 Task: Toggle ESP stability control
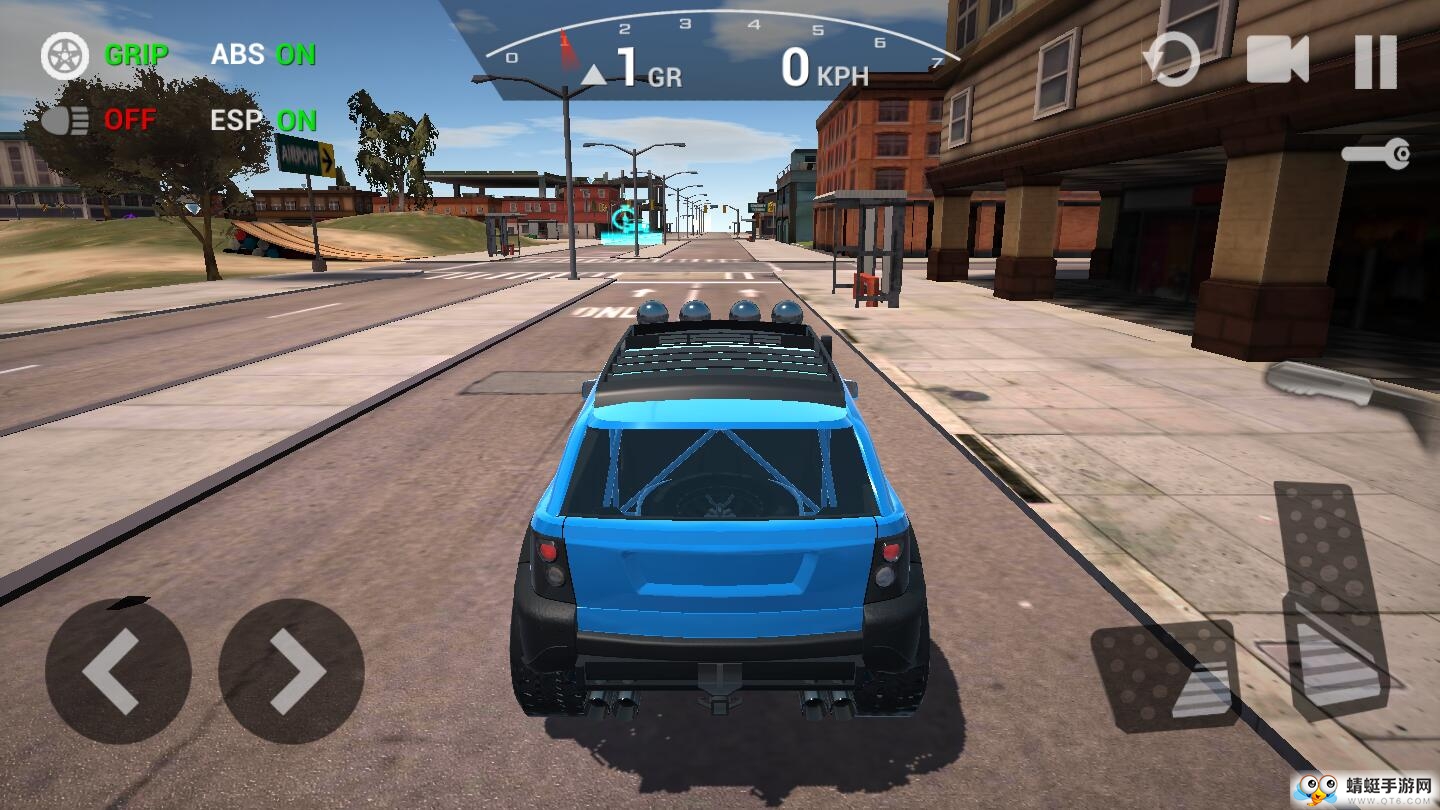[x=263, y=121]
